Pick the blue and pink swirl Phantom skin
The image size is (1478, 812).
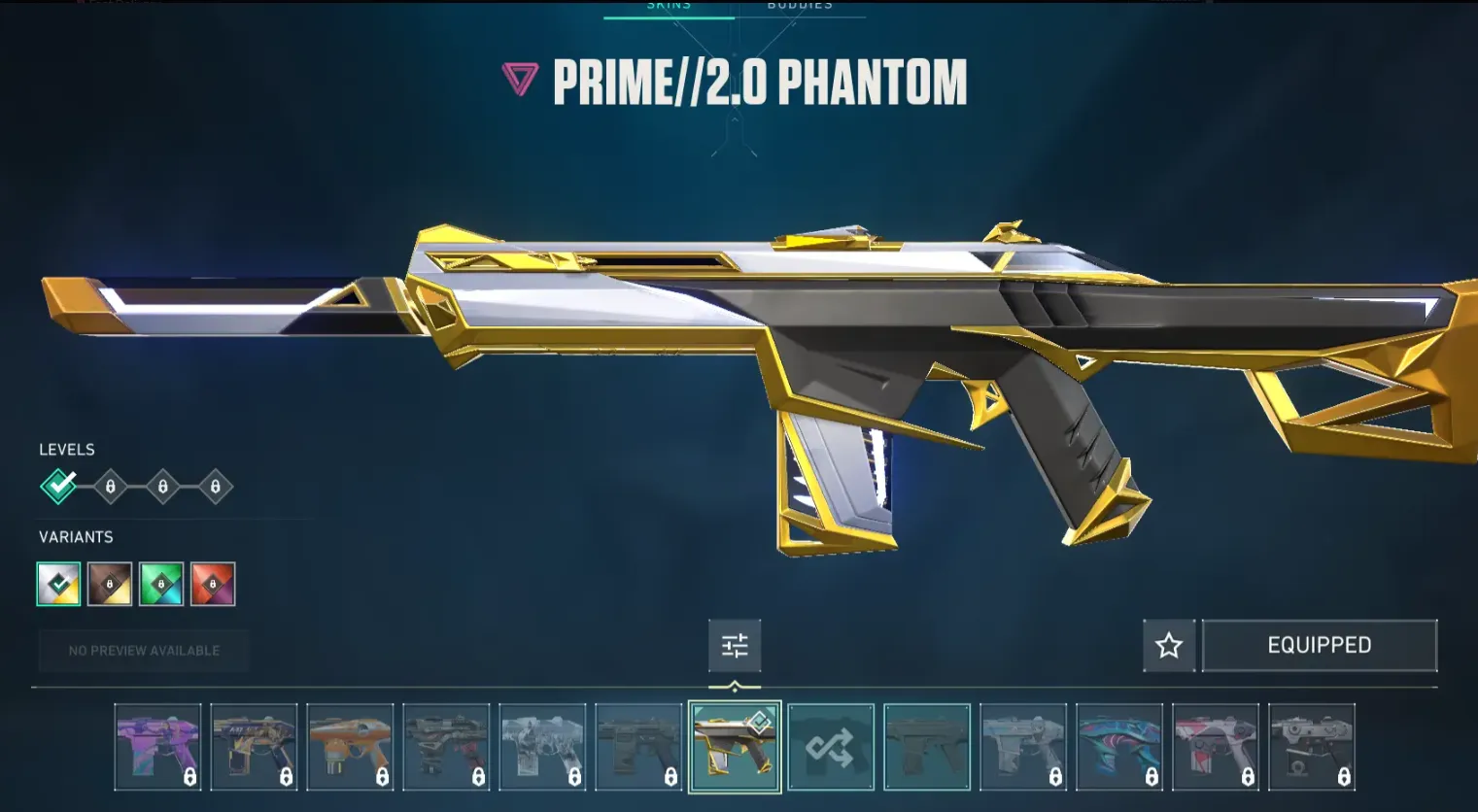(x=1119, y=747)
